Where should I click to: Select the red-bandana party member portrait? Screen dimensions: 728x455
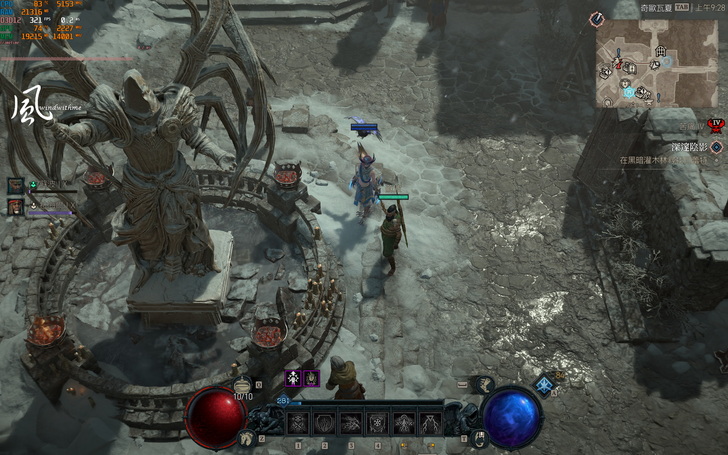coord(16,207)
